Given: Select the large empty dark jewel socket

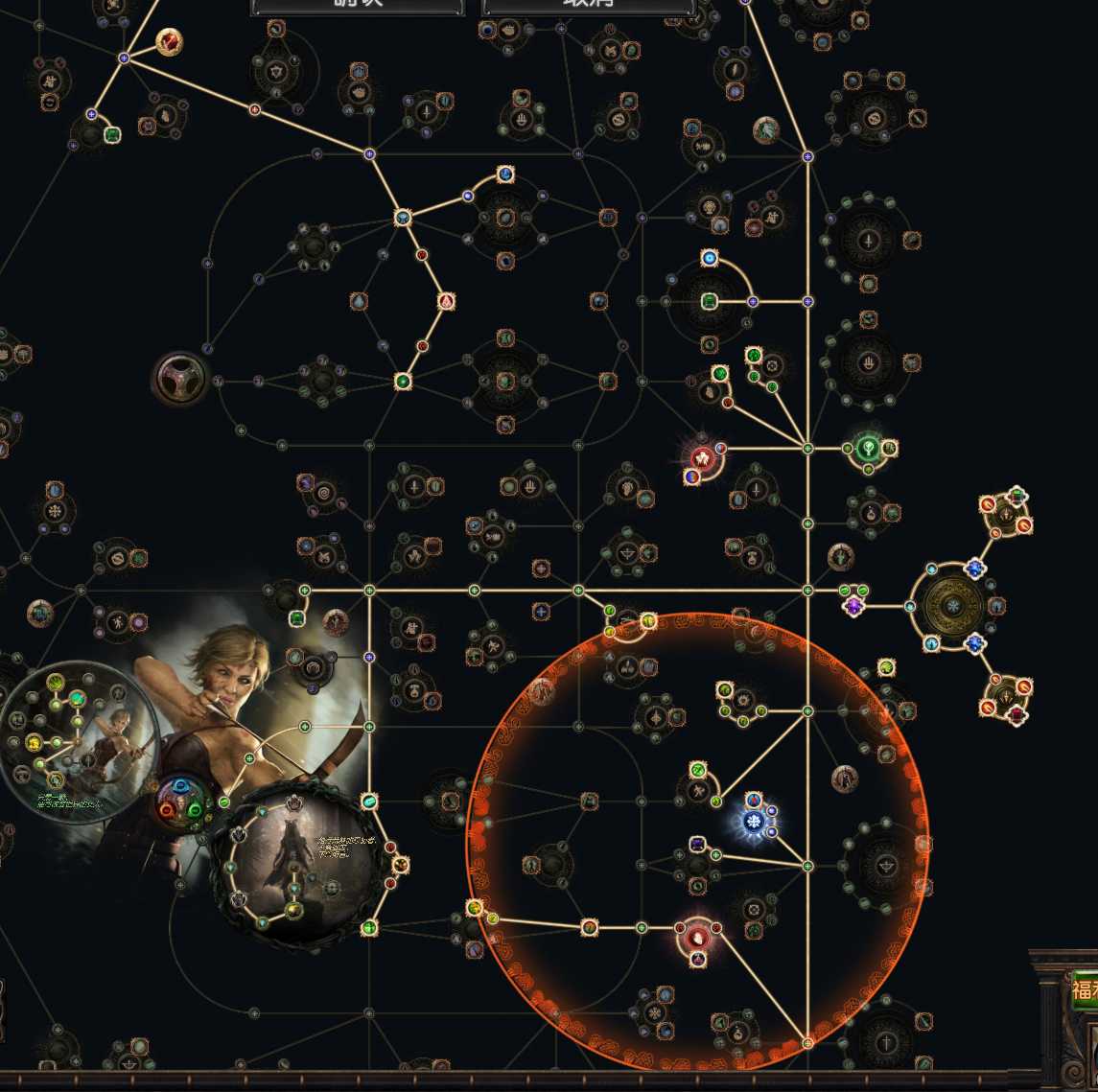Looking at the screenshot, I should point(180,379).
